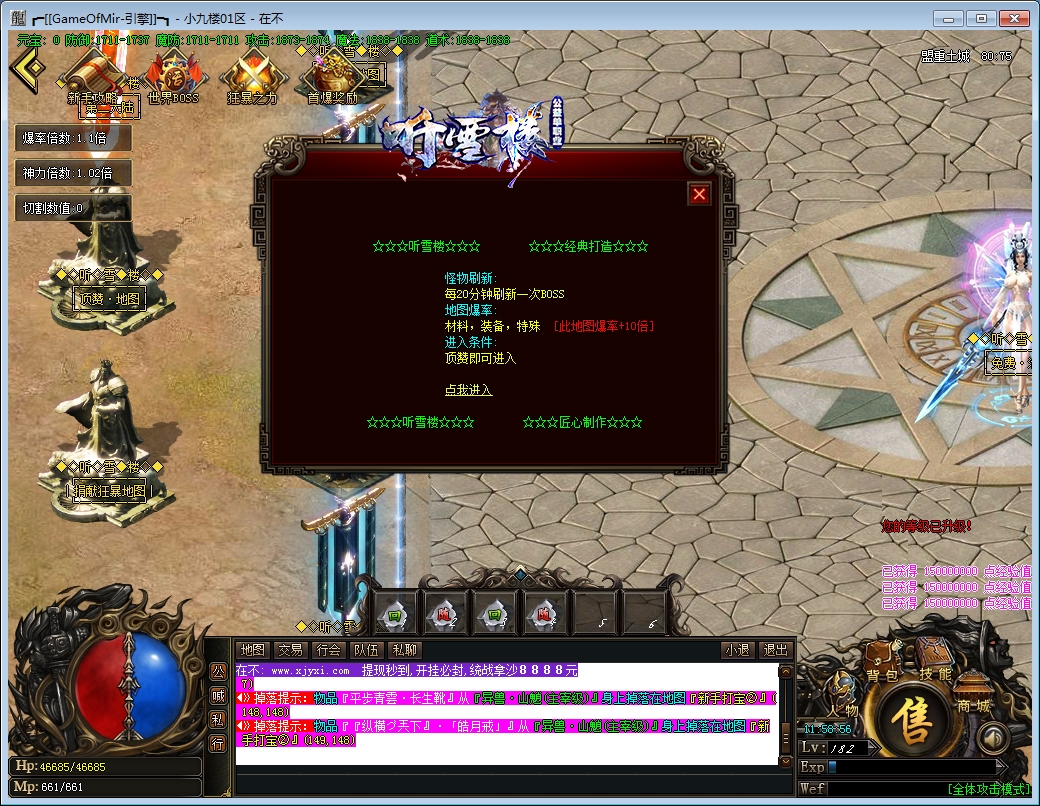Close the 听雪楼 dialog with the red X
Screen dimensions: 1040x806
pyautogui.click(x=700, y=194)
